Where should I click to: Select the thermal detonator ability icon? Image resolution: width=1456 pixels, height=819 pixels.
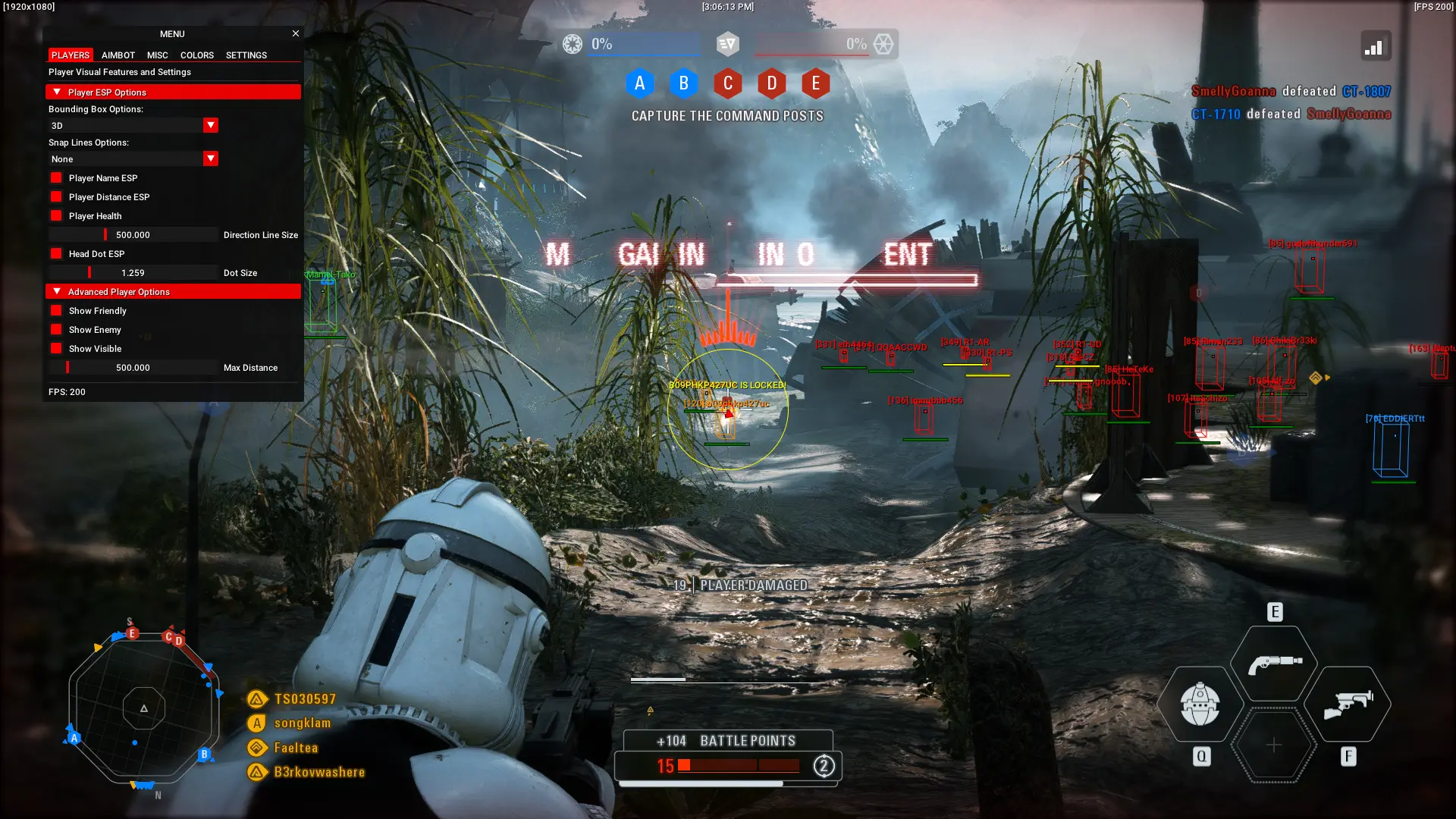coord(1199,705)
